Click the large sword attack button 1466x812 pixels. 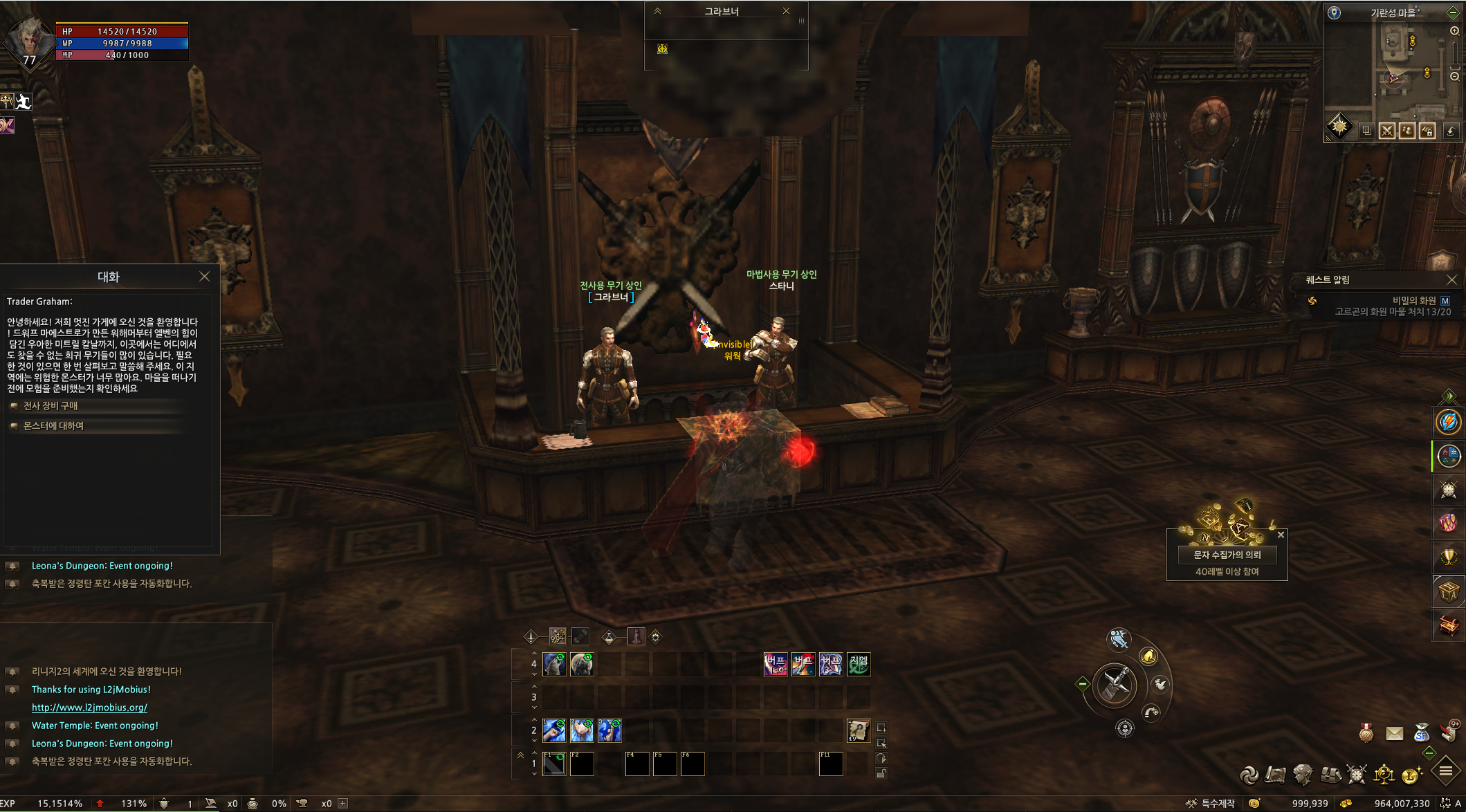click(x=1115, y=684)
